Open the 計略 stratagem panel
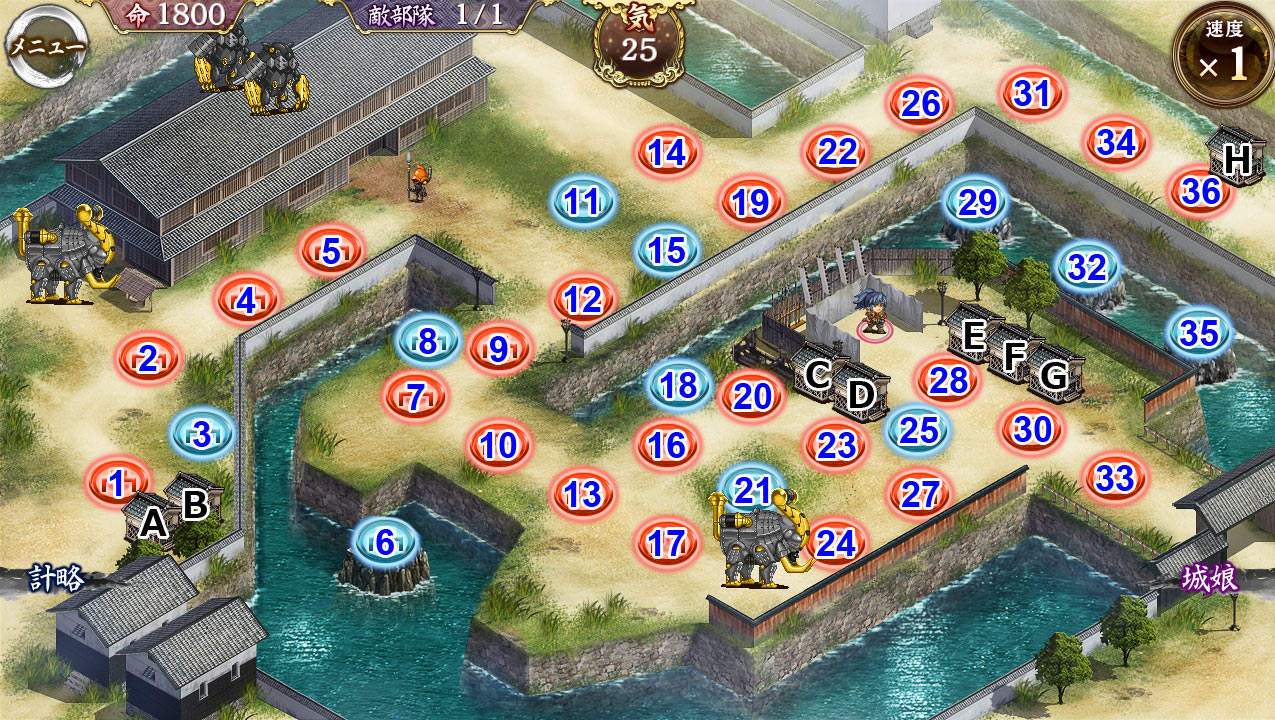Image resolution: width=1275 pixels, height=720 pixels. (x=55, y=578)
